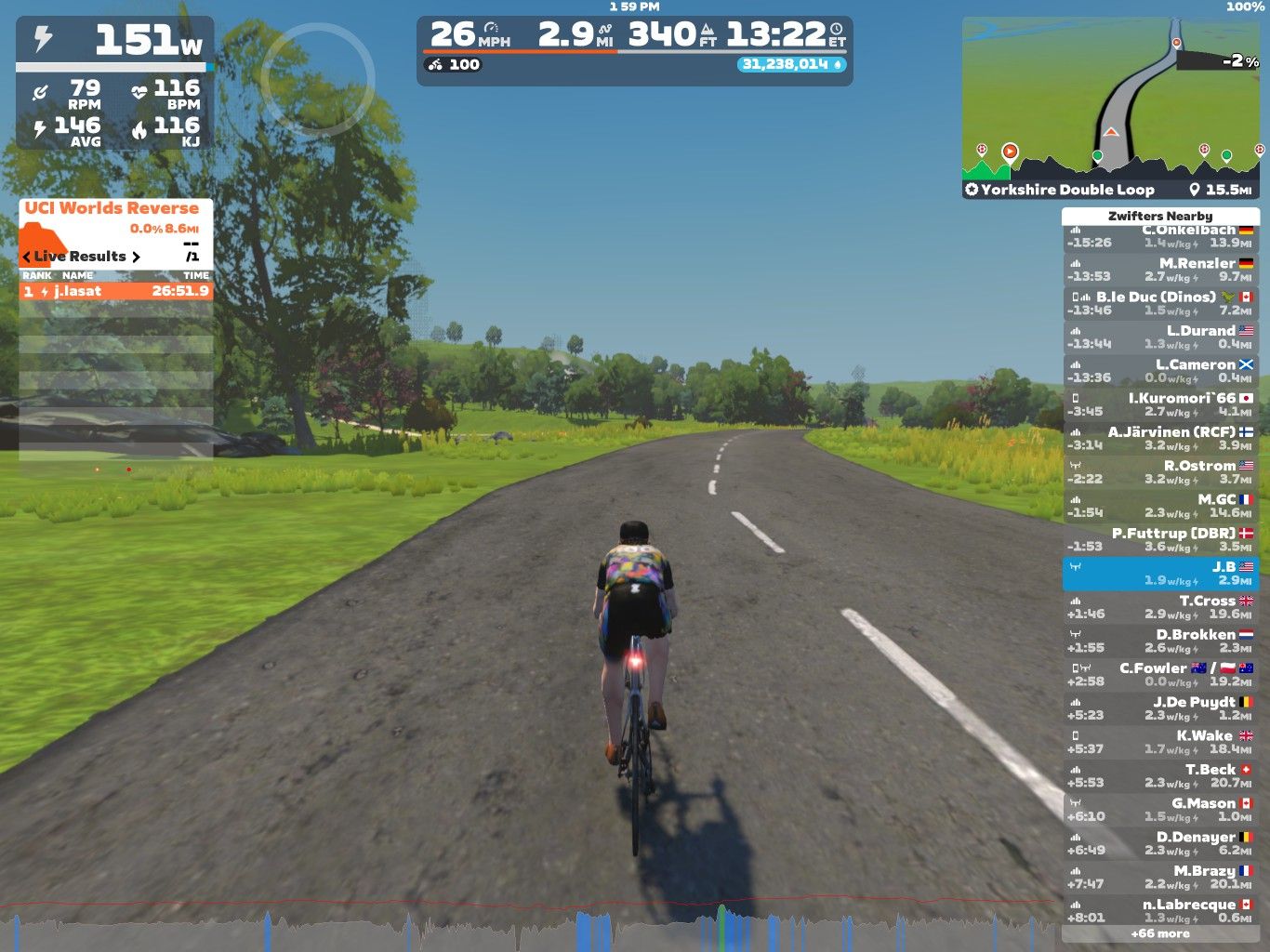Choose L.Durand in the Zwifters Nearby list
Screen dimensions: 1270x952
tap(1160, 337)
